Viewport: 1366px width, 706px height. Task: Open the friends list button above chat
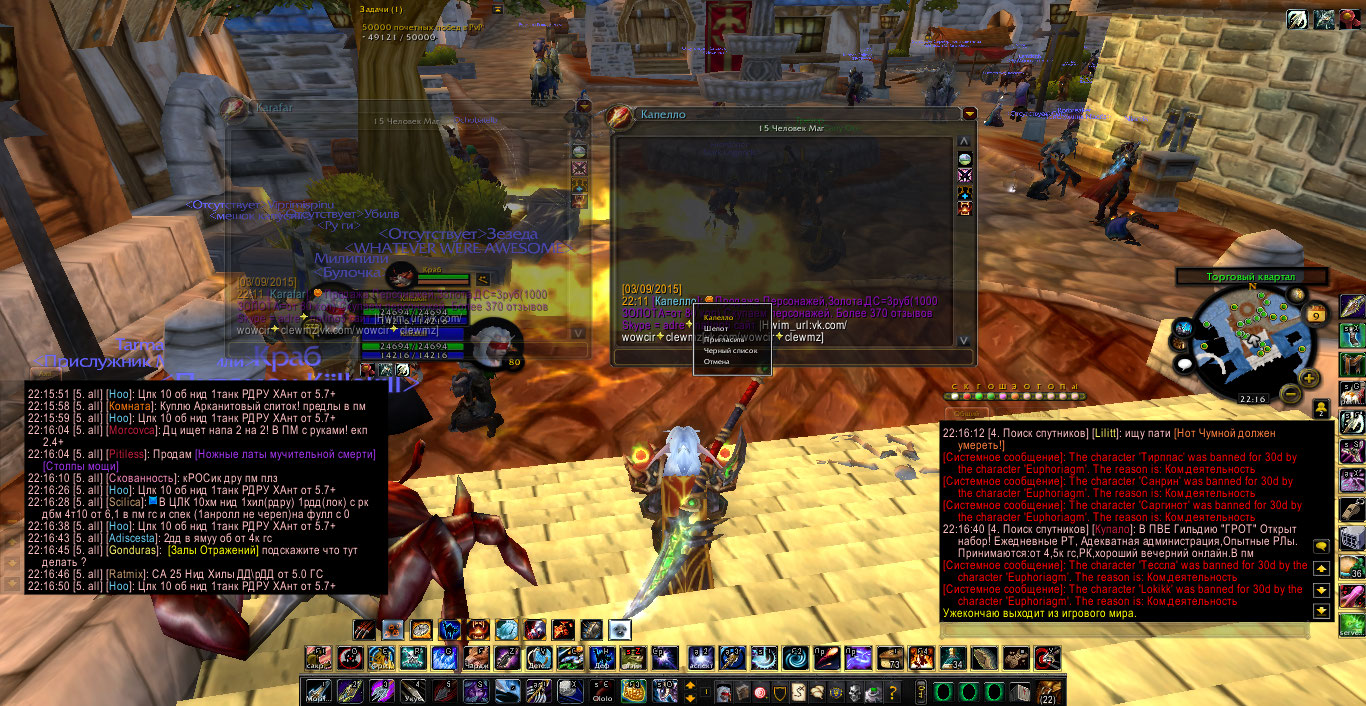(1321, 407)
